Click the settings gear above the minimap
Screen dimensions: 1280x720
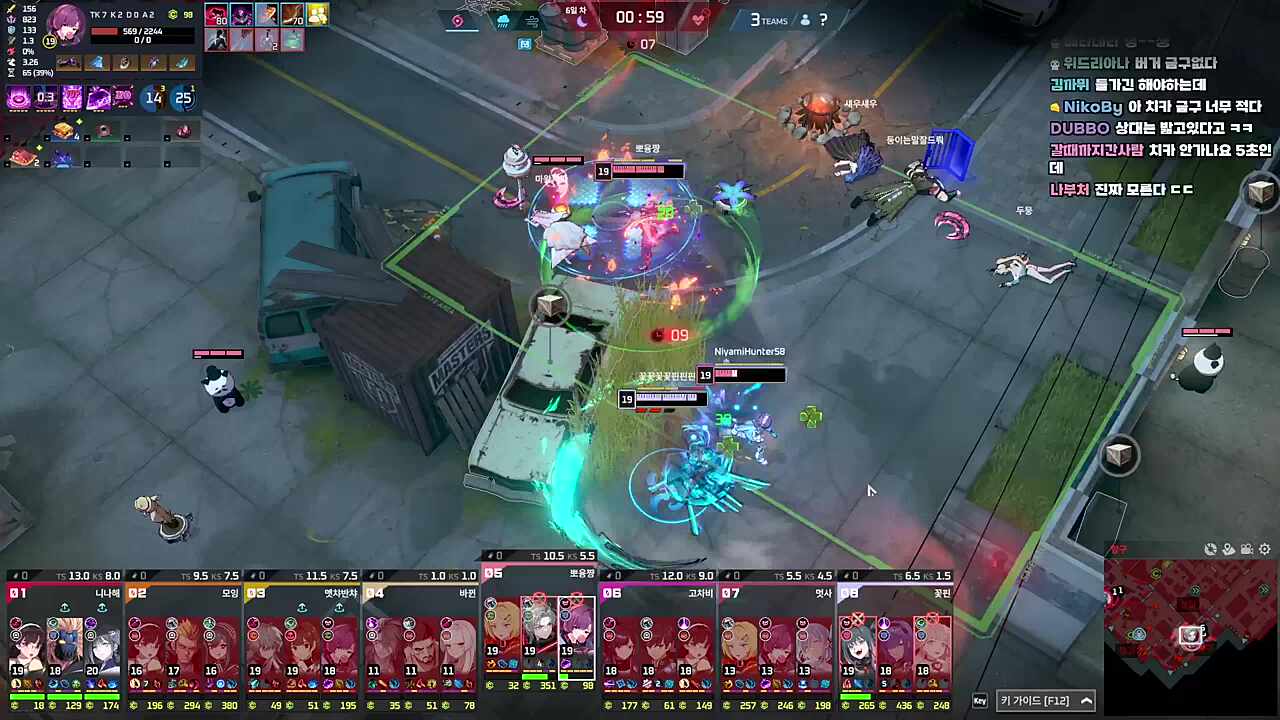click(1264, 549)
